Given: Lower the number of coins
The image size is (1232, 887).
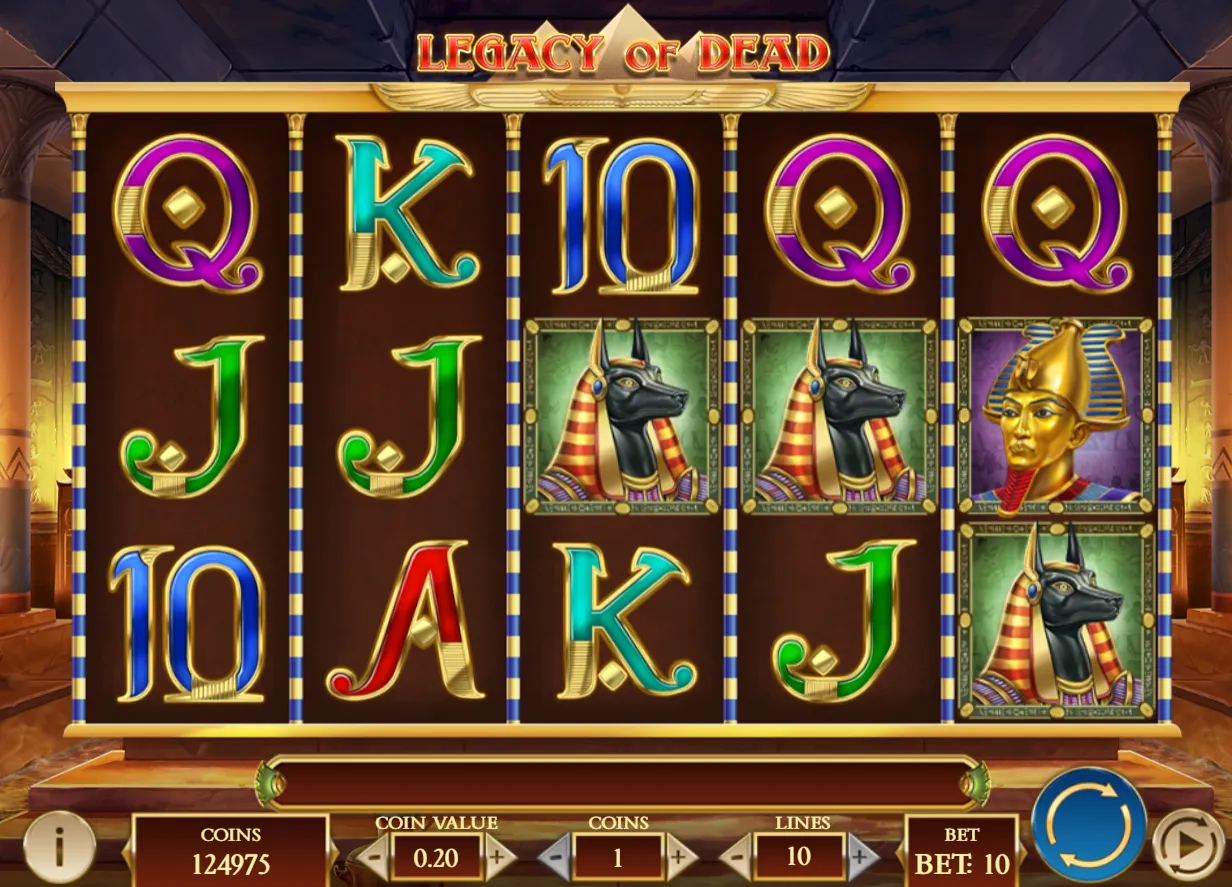Looking at the screenshot, I should (x=556, y=857).
